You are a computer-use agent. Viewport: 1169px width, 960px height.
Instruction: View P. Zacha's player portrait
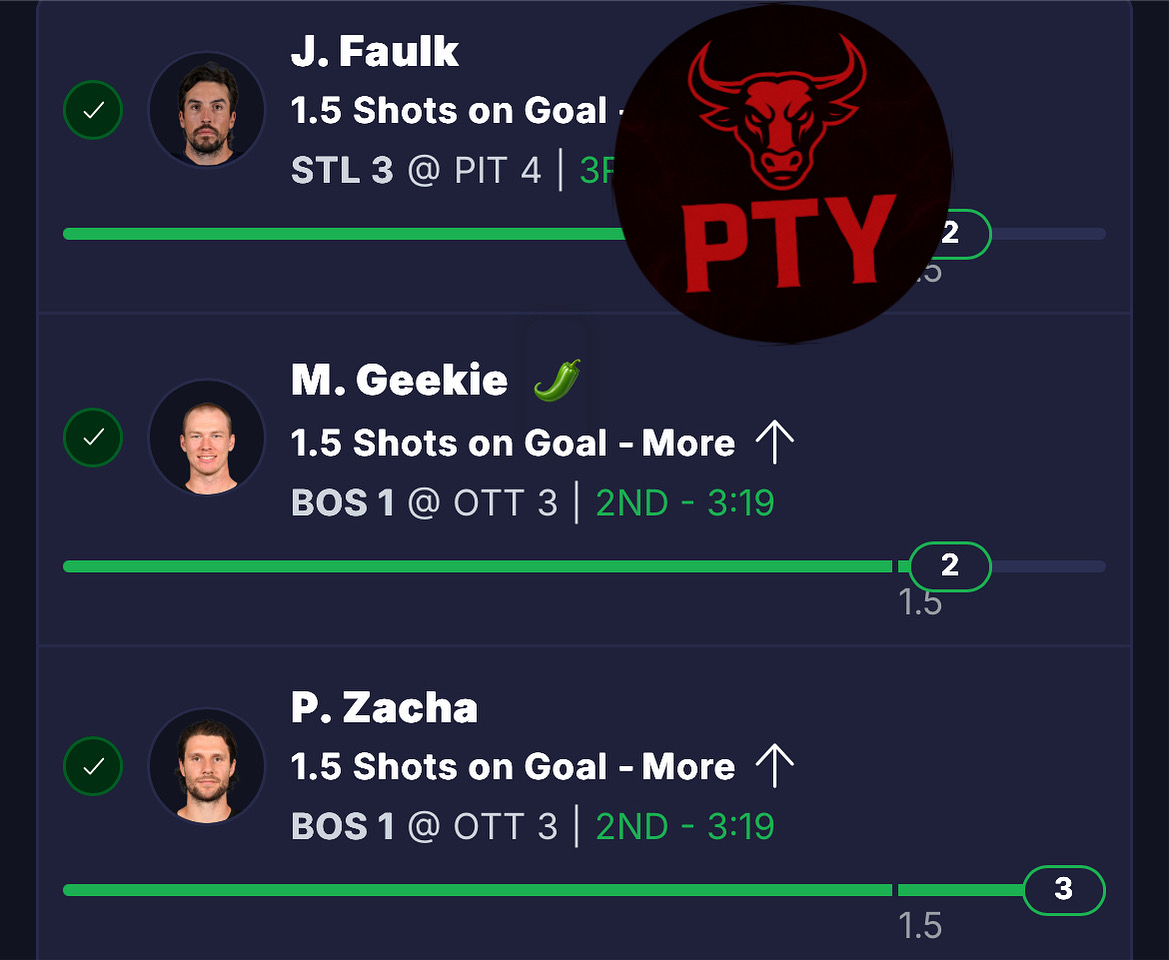tap(206, 767)
